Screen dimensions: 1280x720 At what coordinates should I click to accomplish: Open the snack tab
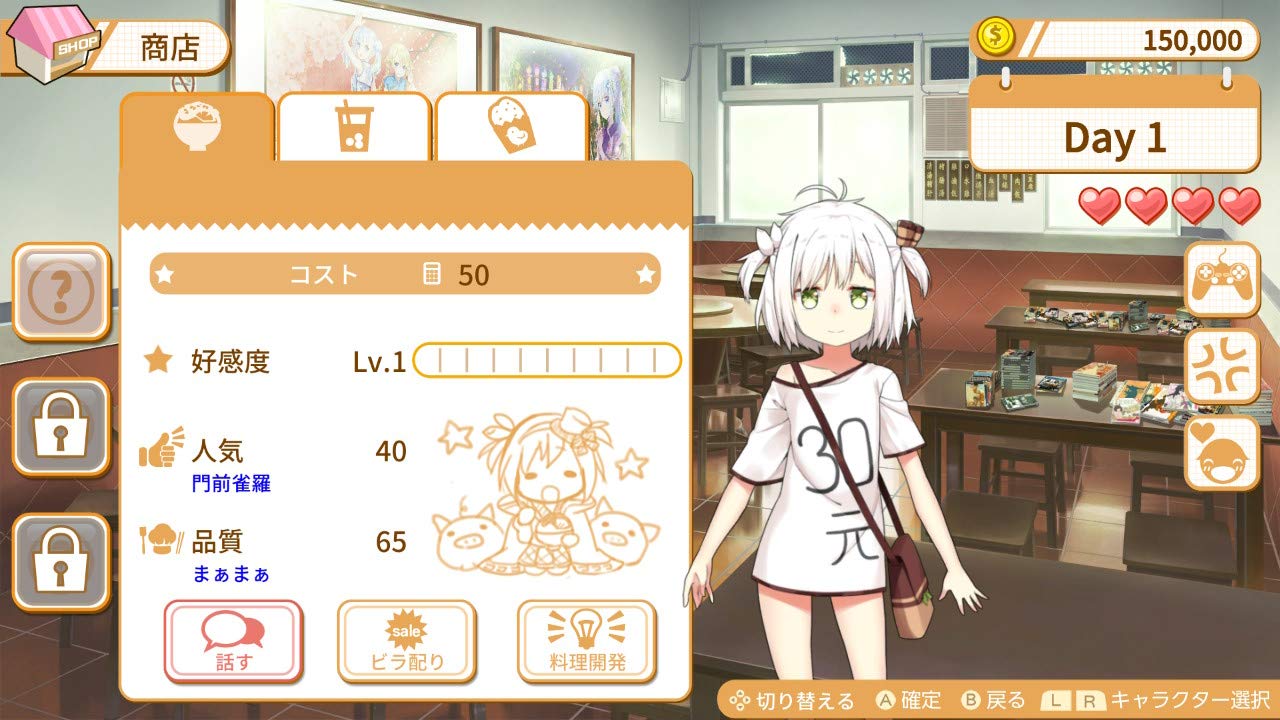tap(510, 125)
